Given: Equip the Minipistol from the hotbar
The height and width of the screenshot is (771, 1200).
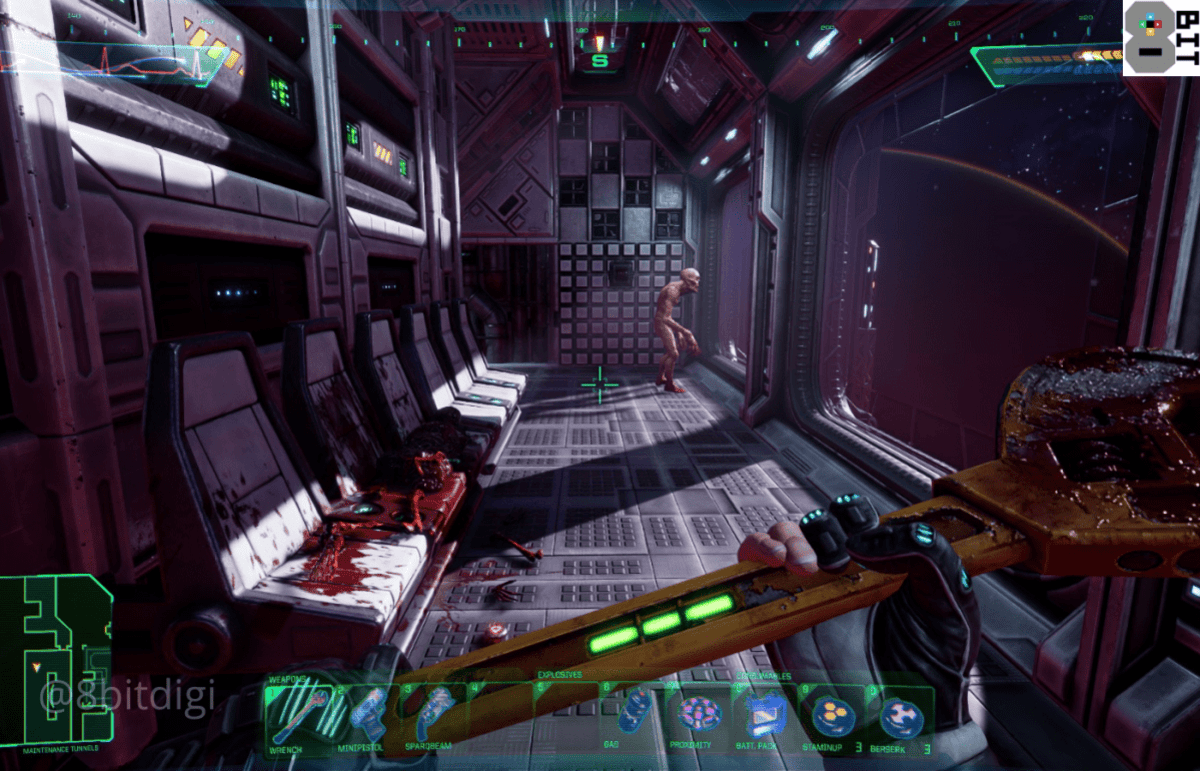Looking at the screenshot, I should 367,716.
